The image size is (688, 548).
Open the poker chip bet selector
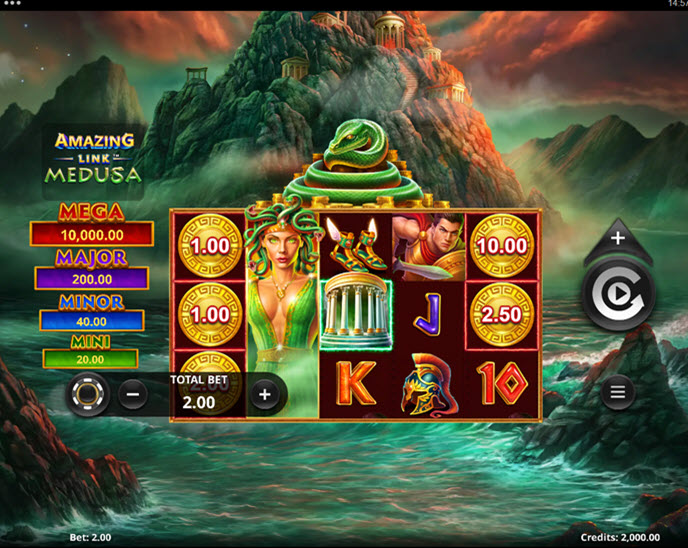(87, 396)
